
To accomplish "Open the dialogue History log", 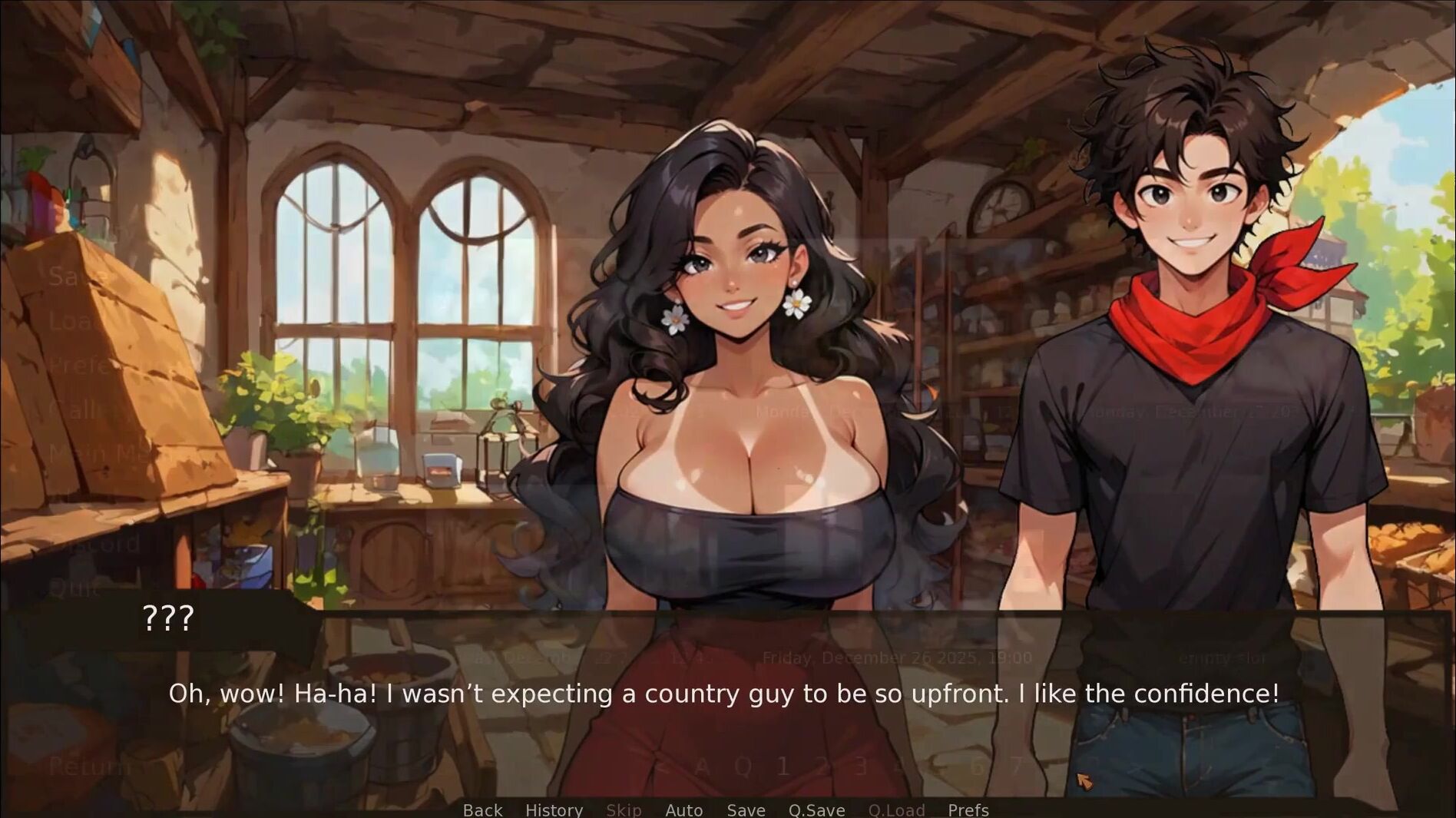I will click(x=554, y=810).
